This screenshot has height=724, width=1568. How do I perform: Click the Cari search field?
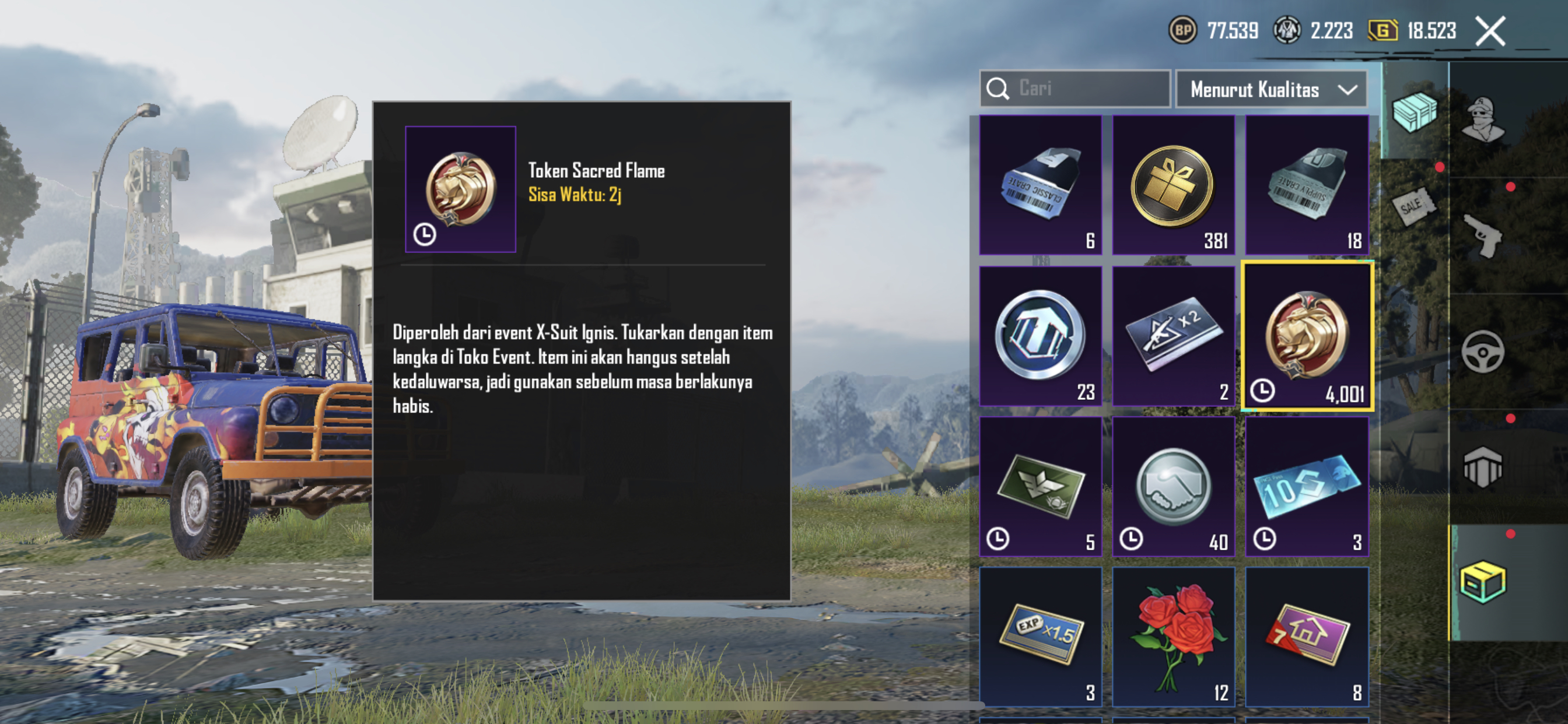tap(1075, 89)
